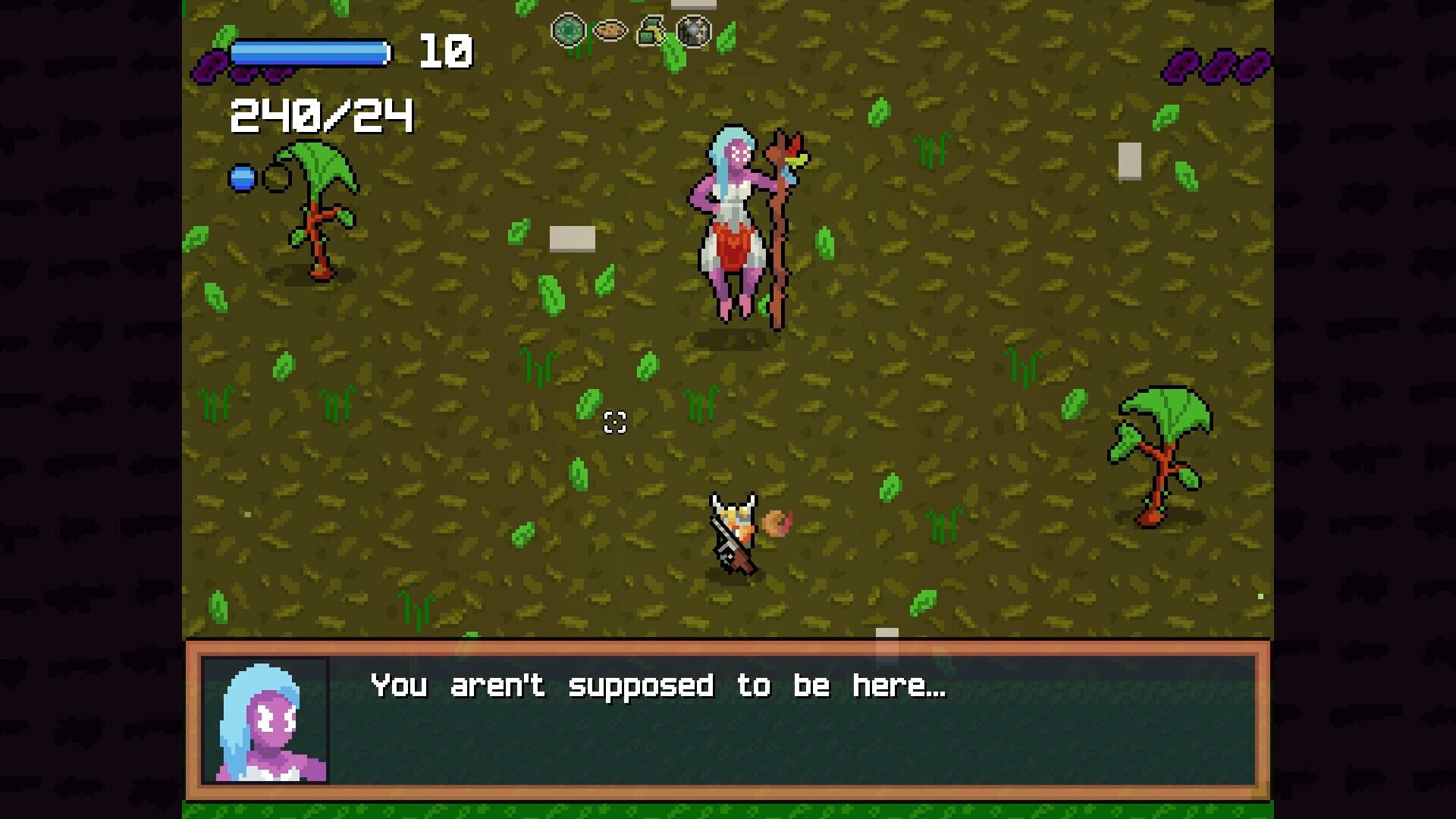Click the blue health bar

point(311,52)
